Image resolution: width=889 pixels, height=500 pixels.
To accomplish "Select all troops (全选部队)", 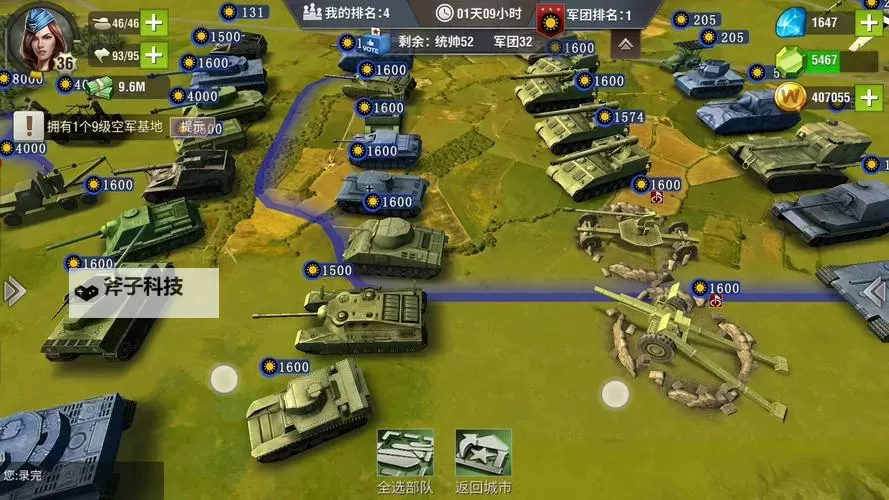I will pyautogui.click(x=405, y=461).
